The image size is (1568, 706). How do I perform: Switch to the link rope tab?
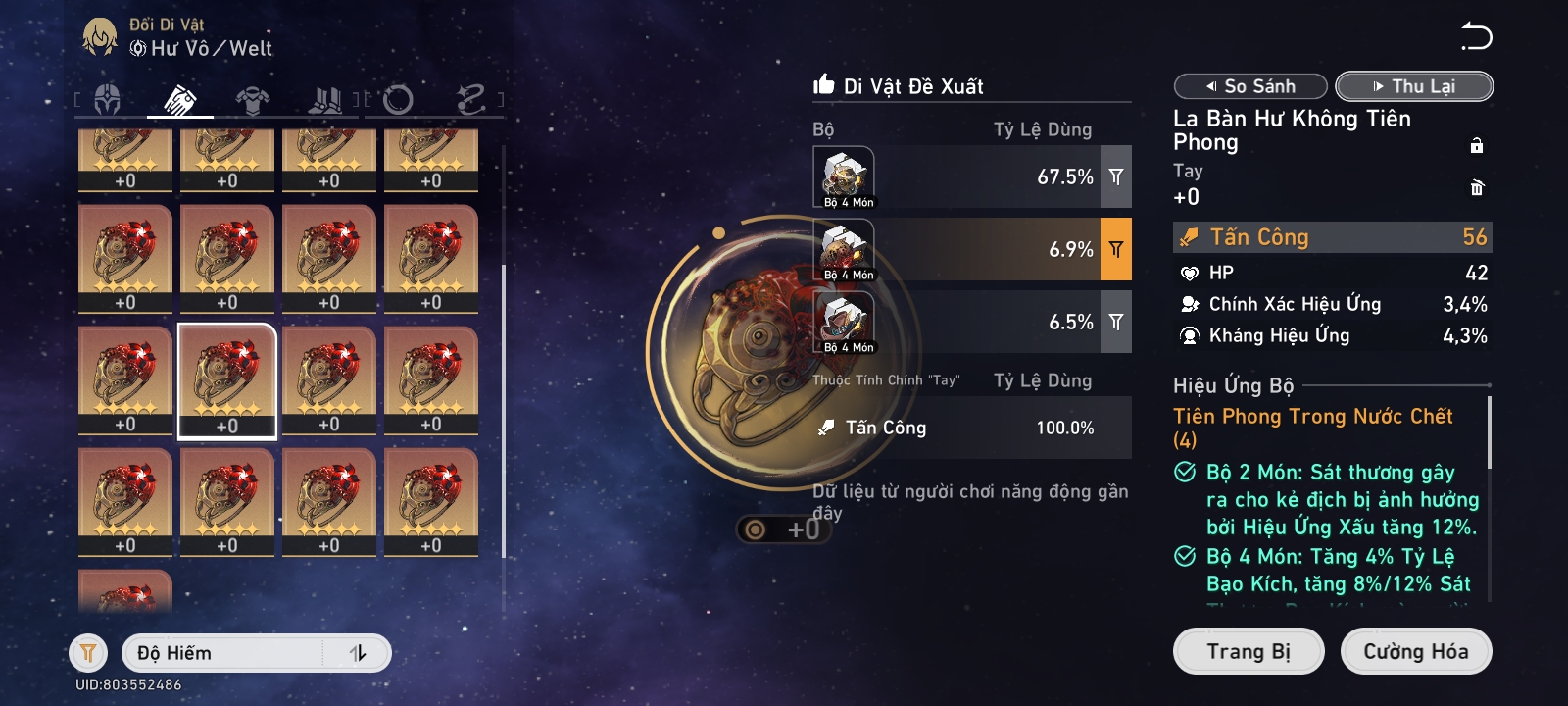(x=470, y=99)
